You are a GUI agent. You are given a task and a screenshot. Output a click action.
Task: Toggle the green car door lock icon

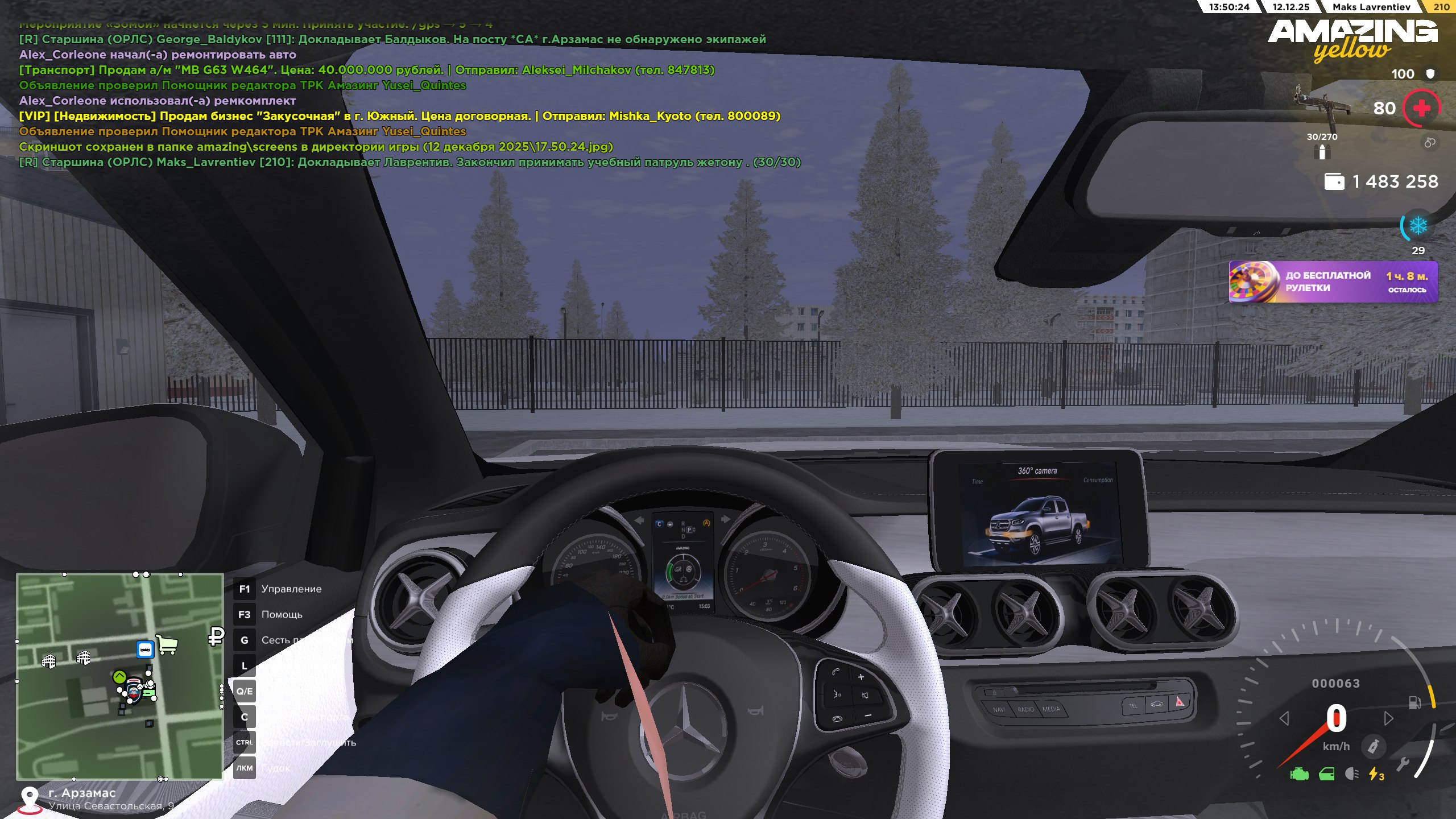[x=1326, y=774]
